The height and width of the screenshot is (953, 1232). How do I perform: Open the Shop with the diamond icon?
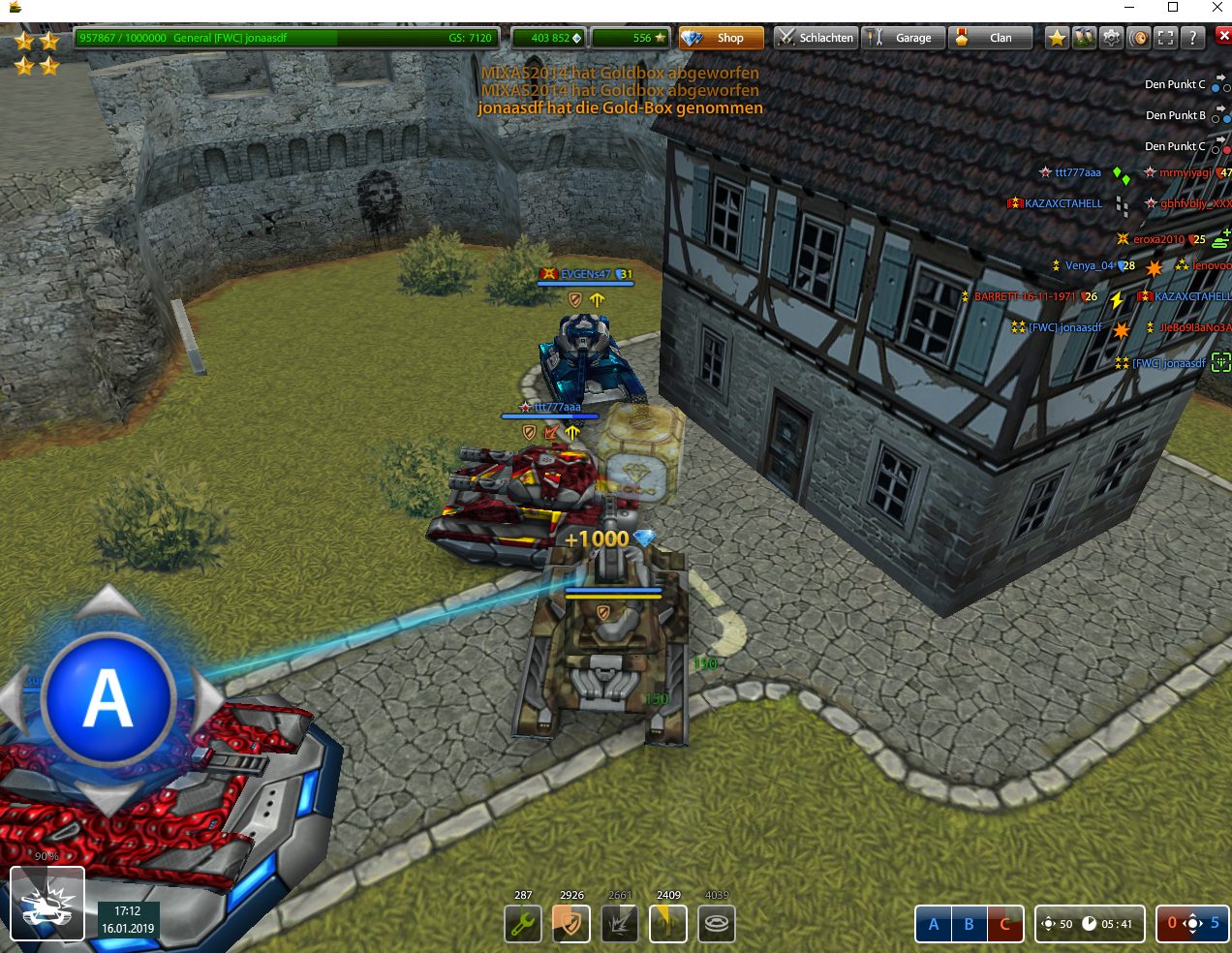[721, 38]
